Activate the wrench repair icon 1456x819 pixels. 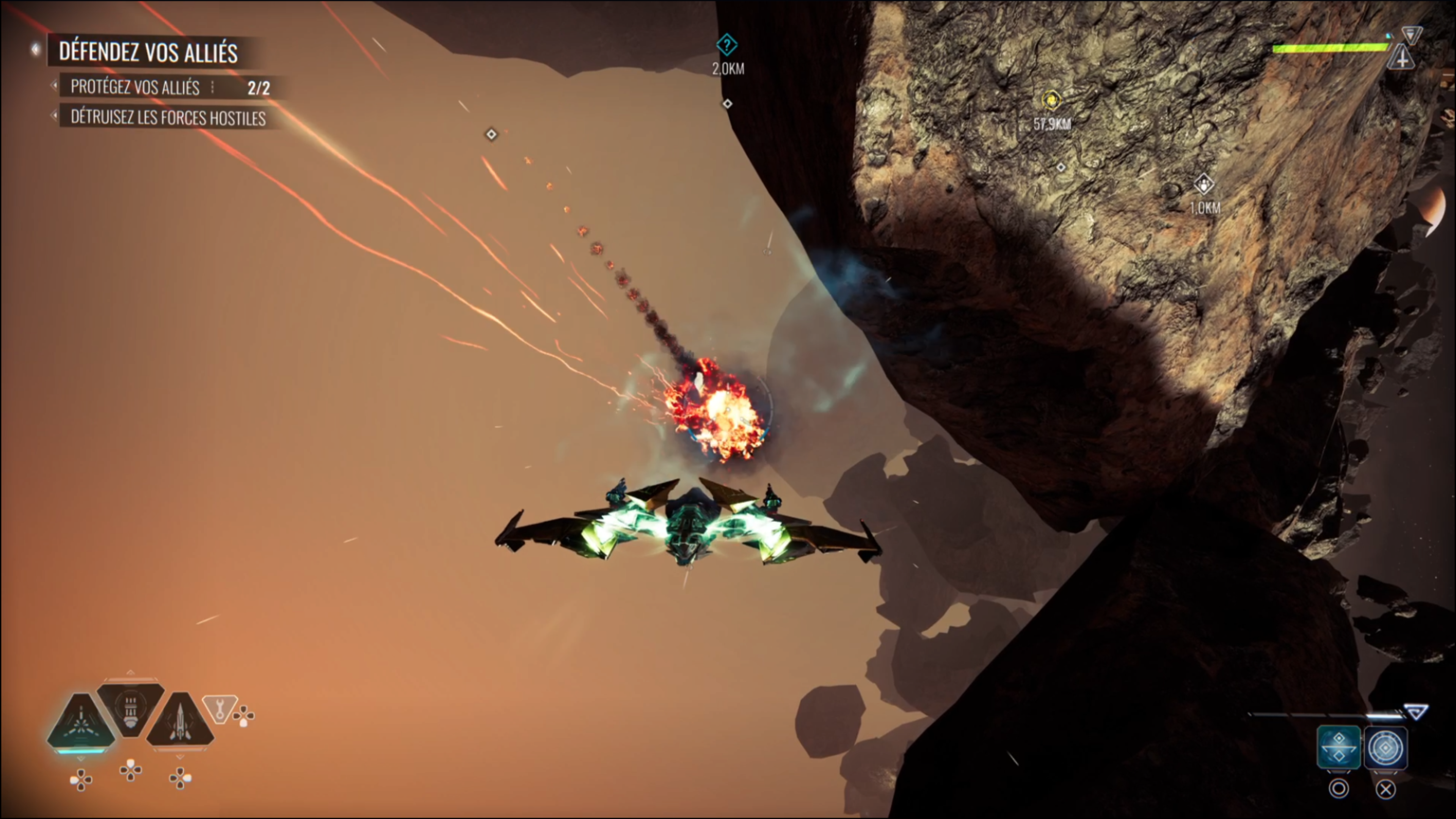pos(219,708)
